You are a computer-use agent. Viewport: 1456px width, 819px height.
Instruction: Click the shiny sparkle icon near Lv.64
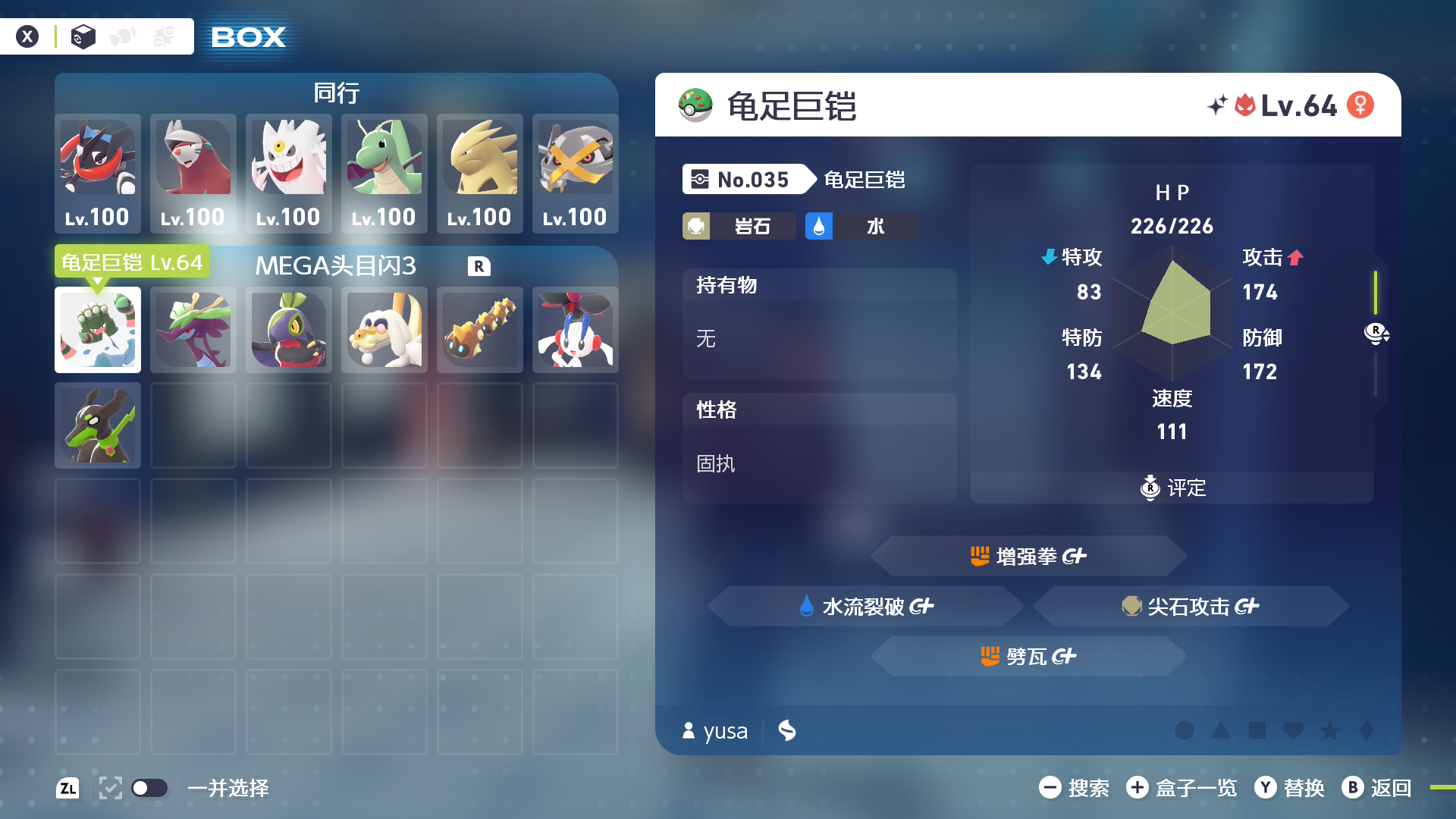pyautogui.click(x=1218, y=106)
